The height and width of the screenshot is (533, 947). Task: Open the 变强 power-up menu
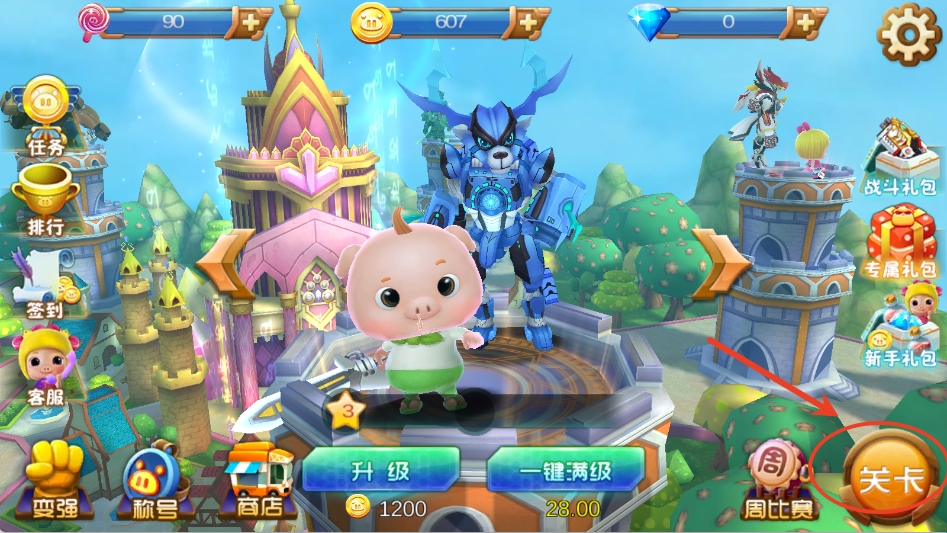[x=53, y=480]
